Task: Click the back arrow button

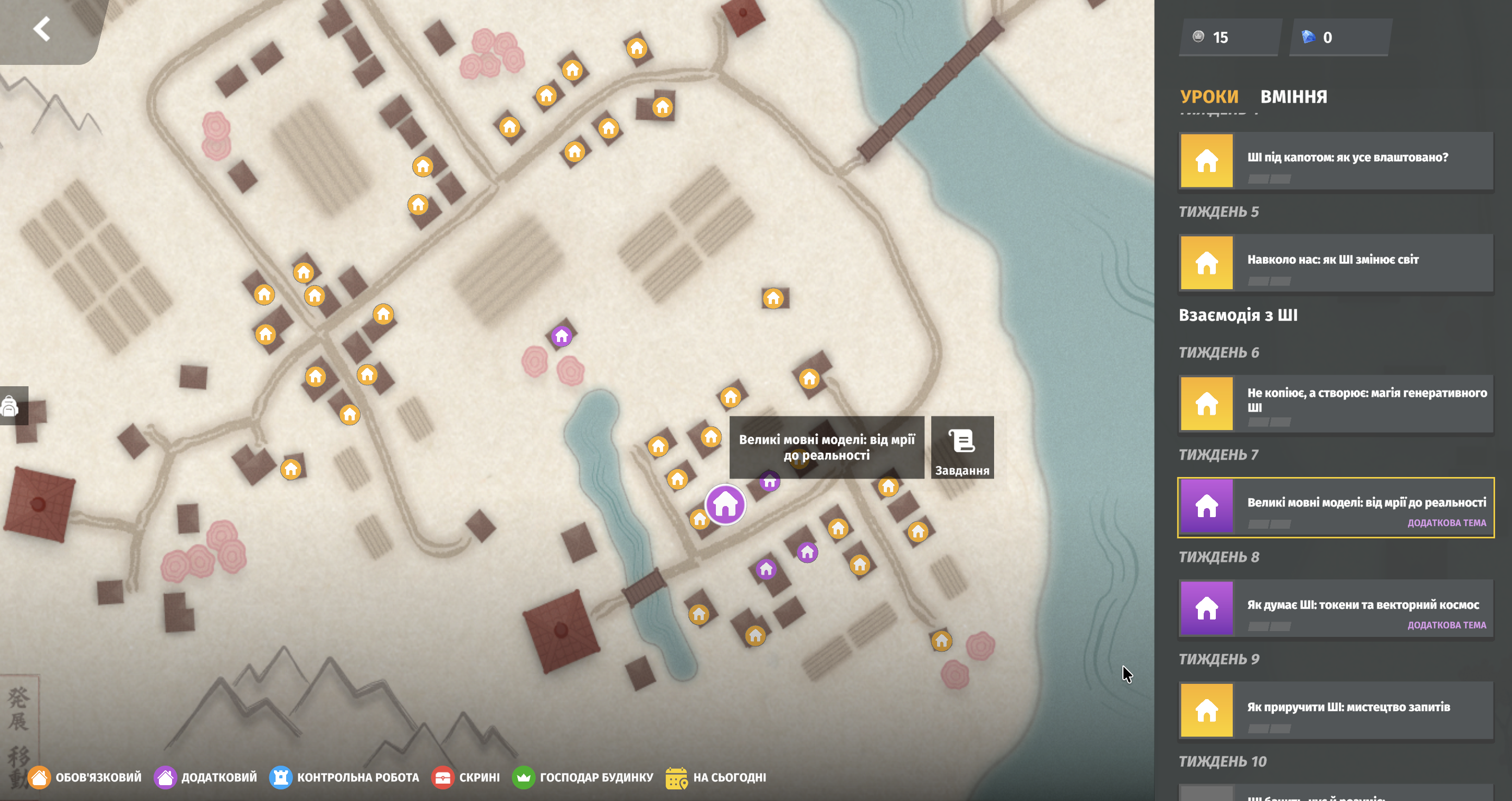Action: 42,28
